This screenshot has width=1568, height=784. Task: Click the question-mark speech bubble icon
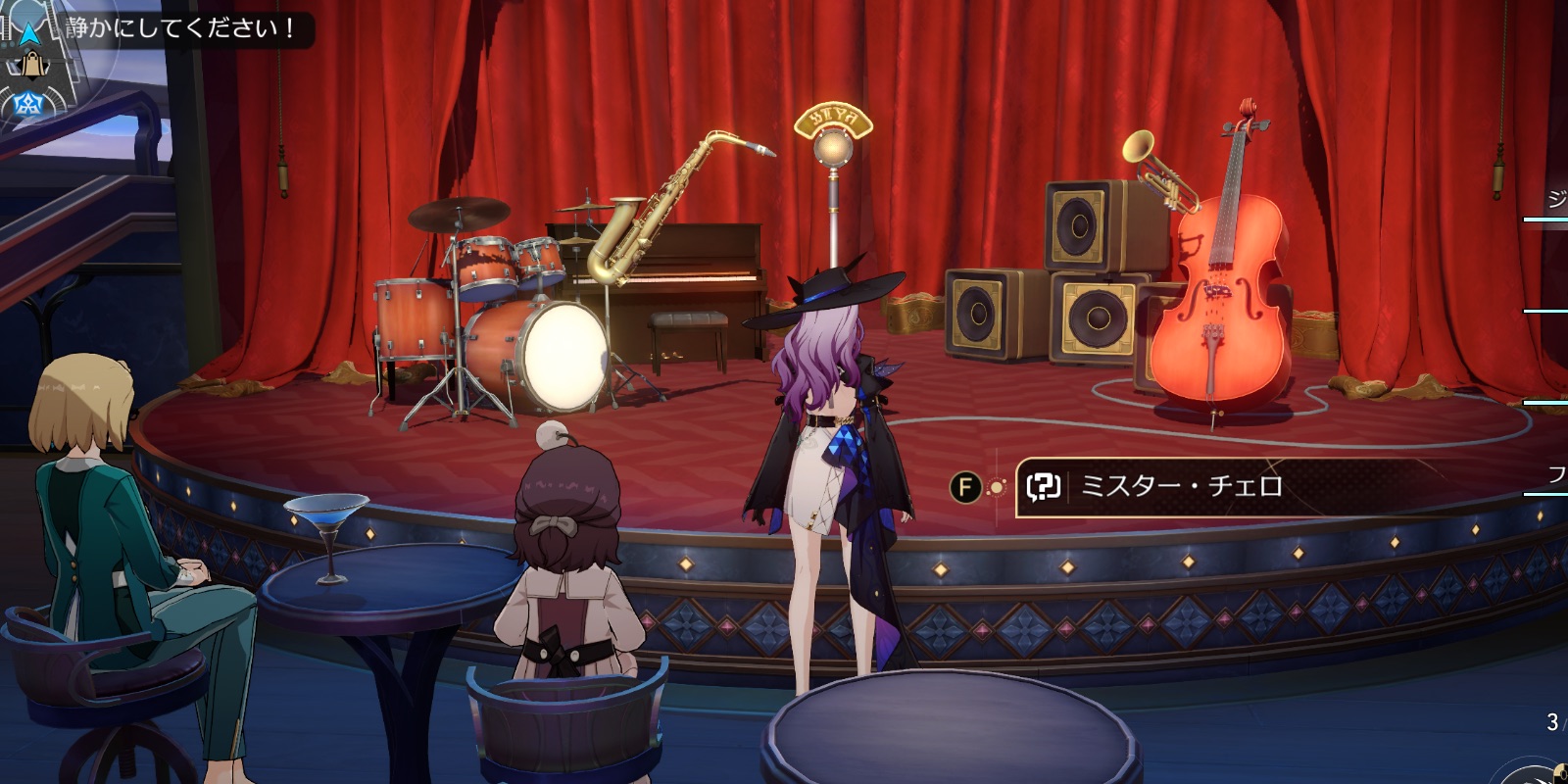point(1045,485)
